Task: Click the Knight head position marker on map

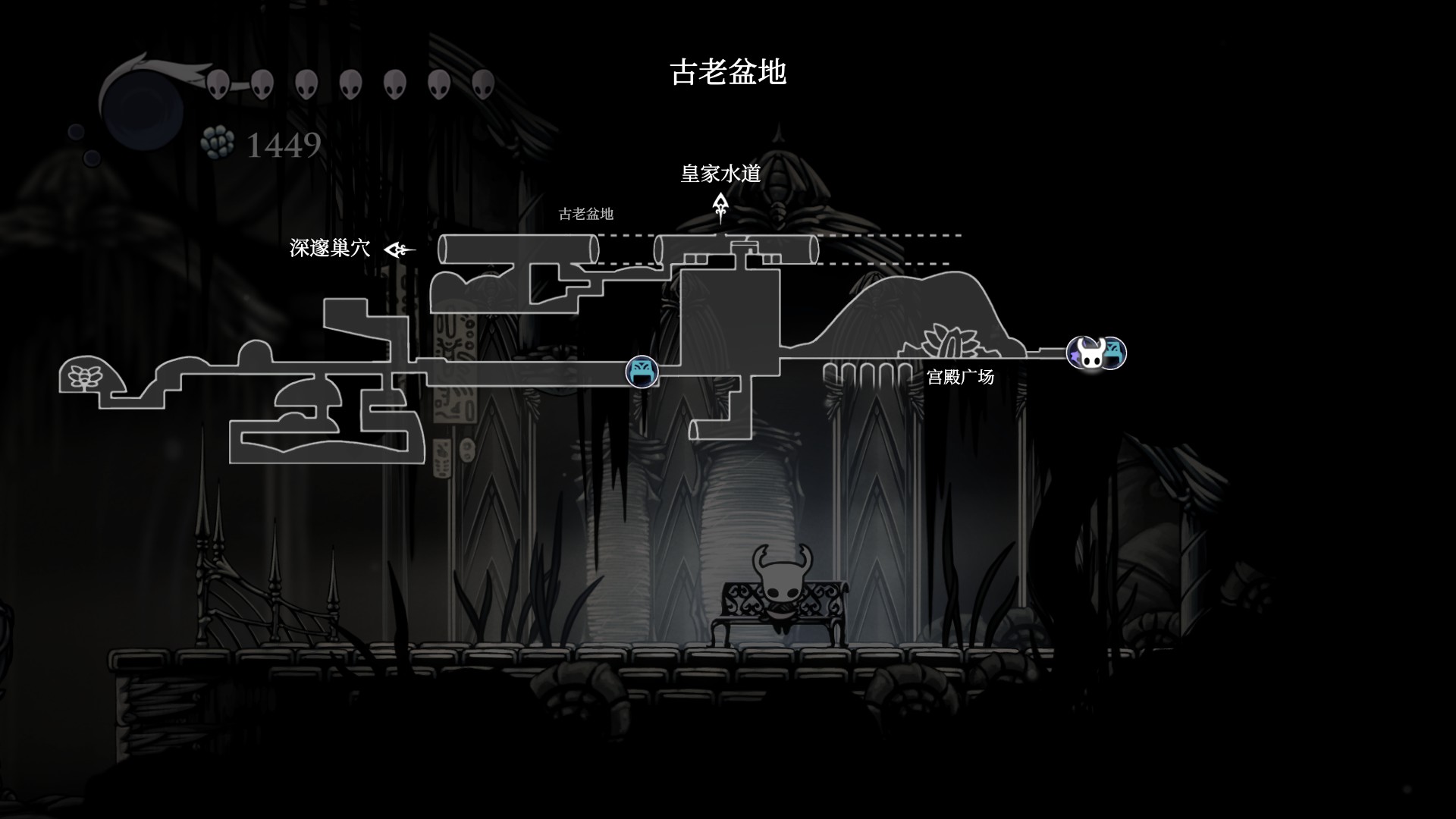Action: coord(1090,353)
